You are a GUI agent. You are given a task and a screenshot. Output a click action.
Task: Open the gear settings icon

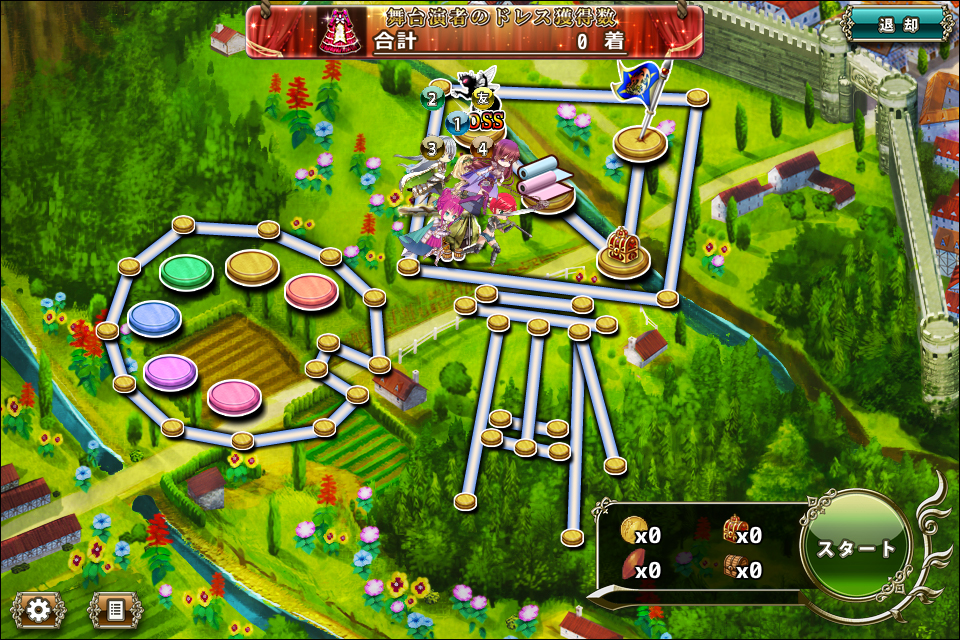(x=39, y=608)
